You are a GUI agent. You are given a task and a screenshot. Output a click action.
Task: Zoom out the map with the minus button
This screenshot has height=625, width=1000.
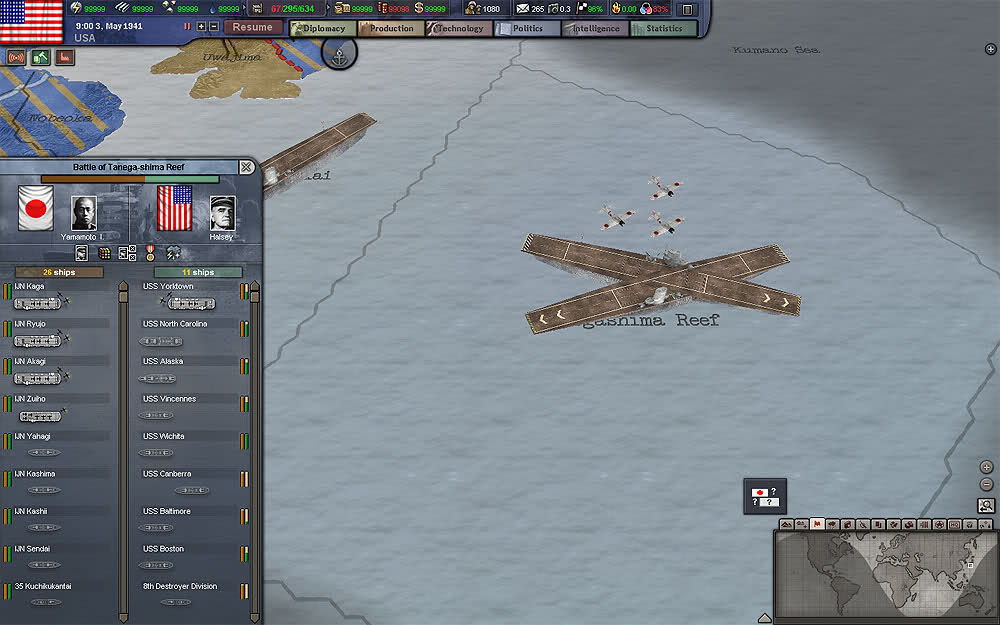[987, 484]
